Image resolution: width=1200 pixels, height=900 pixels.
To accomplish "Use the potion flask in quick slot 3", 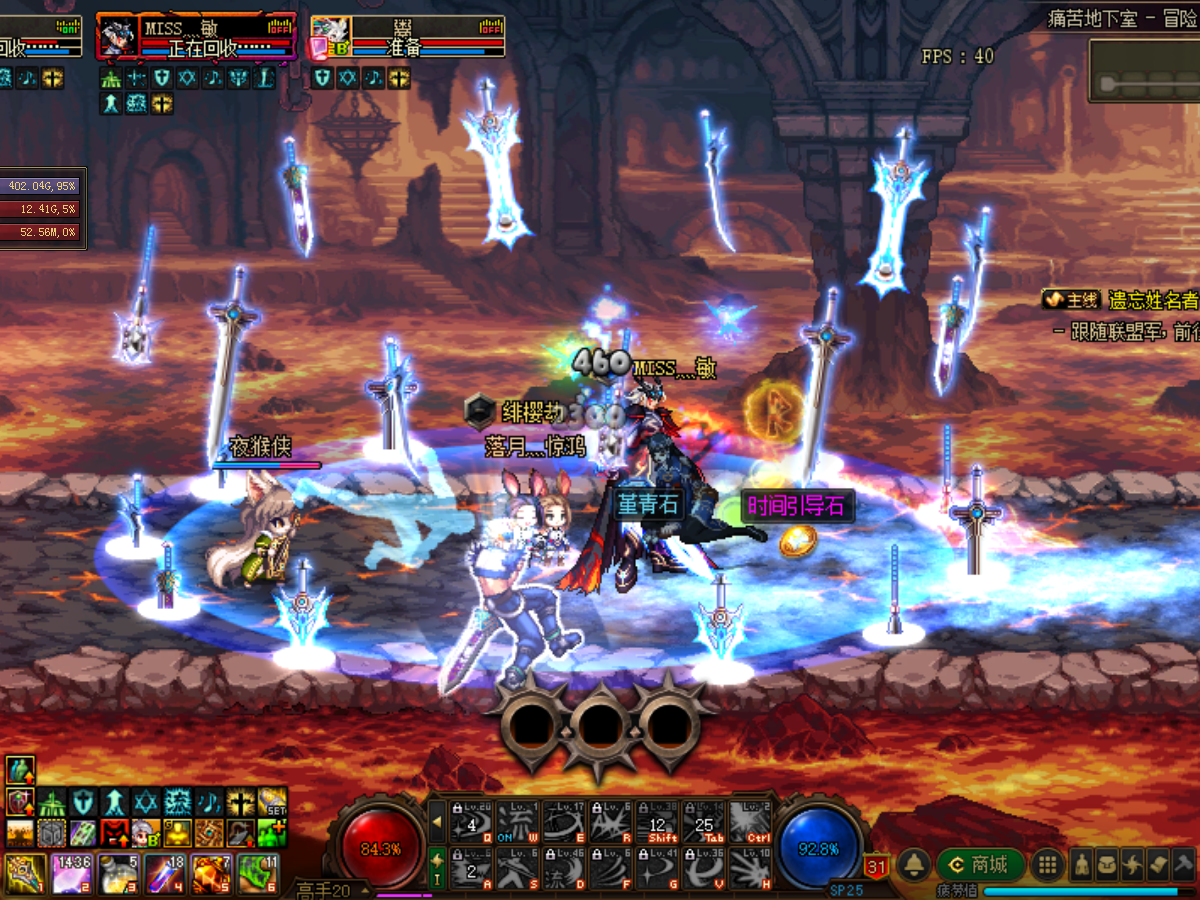I will [118, 873].
